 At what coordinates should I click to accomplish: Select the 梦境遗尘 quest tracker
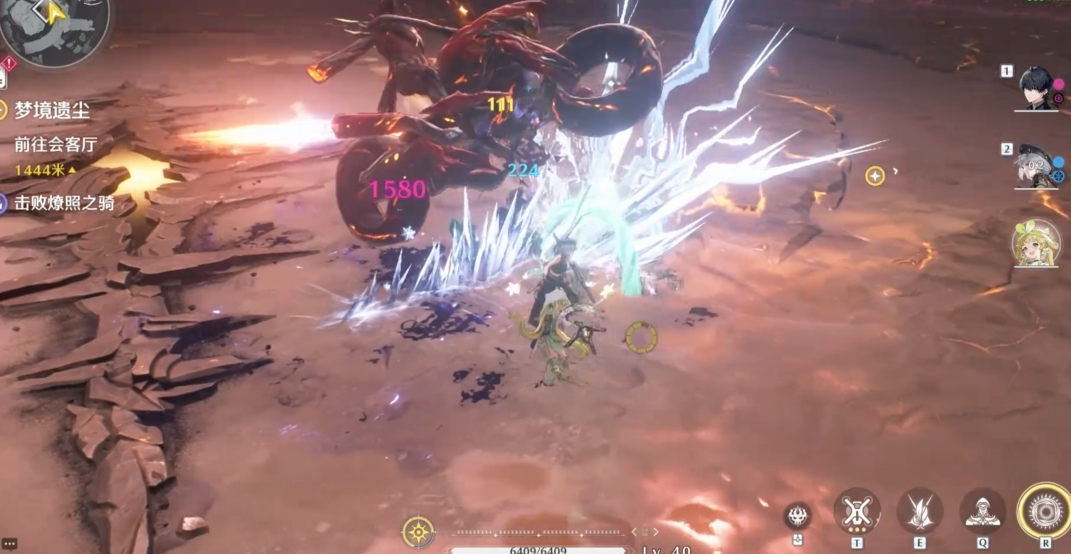(54, 111)
